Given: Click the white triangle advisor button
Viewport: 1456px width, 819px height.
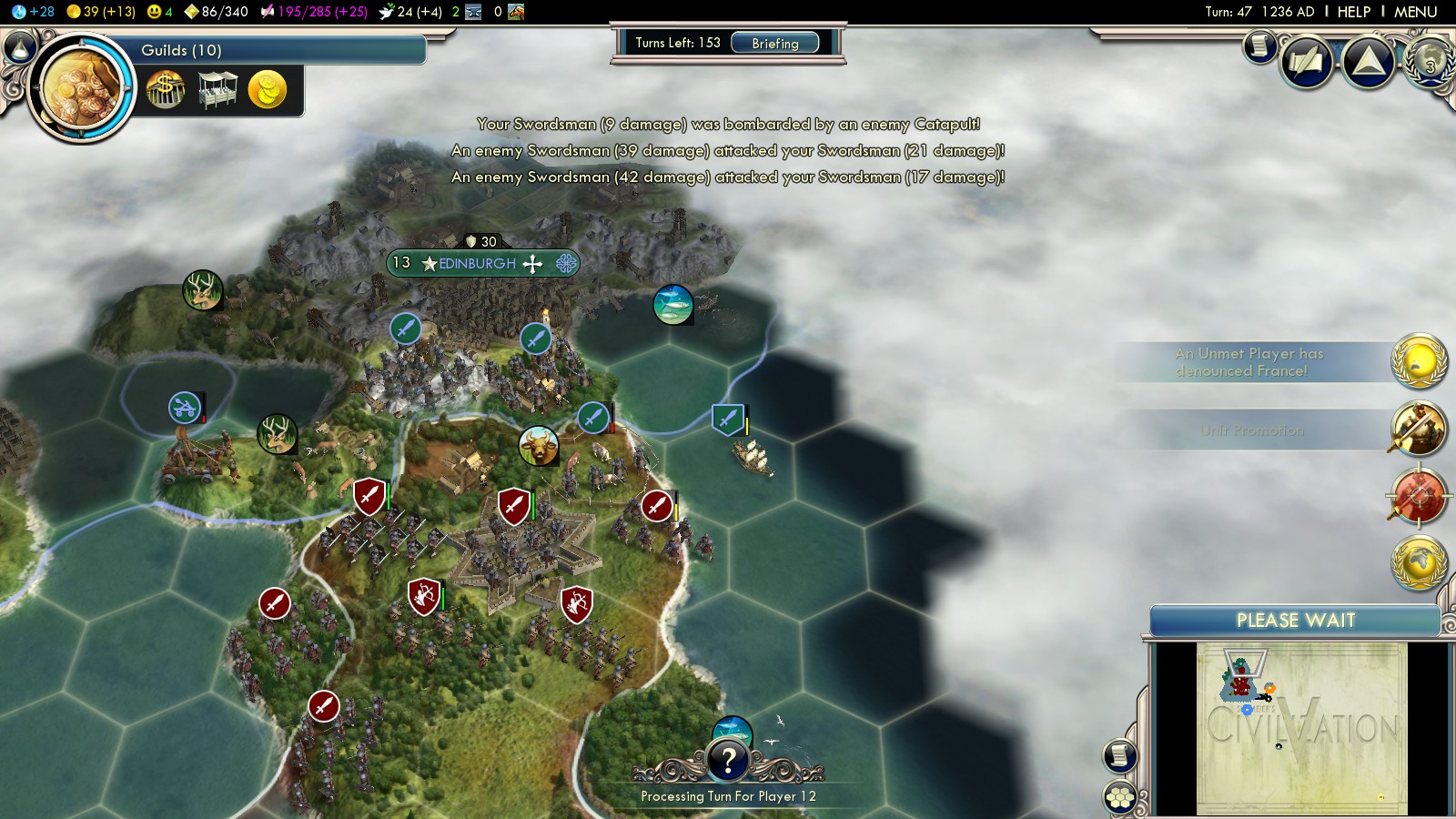Looking at the screenshot, I should pyautogui.click(x=1369, y=62).
